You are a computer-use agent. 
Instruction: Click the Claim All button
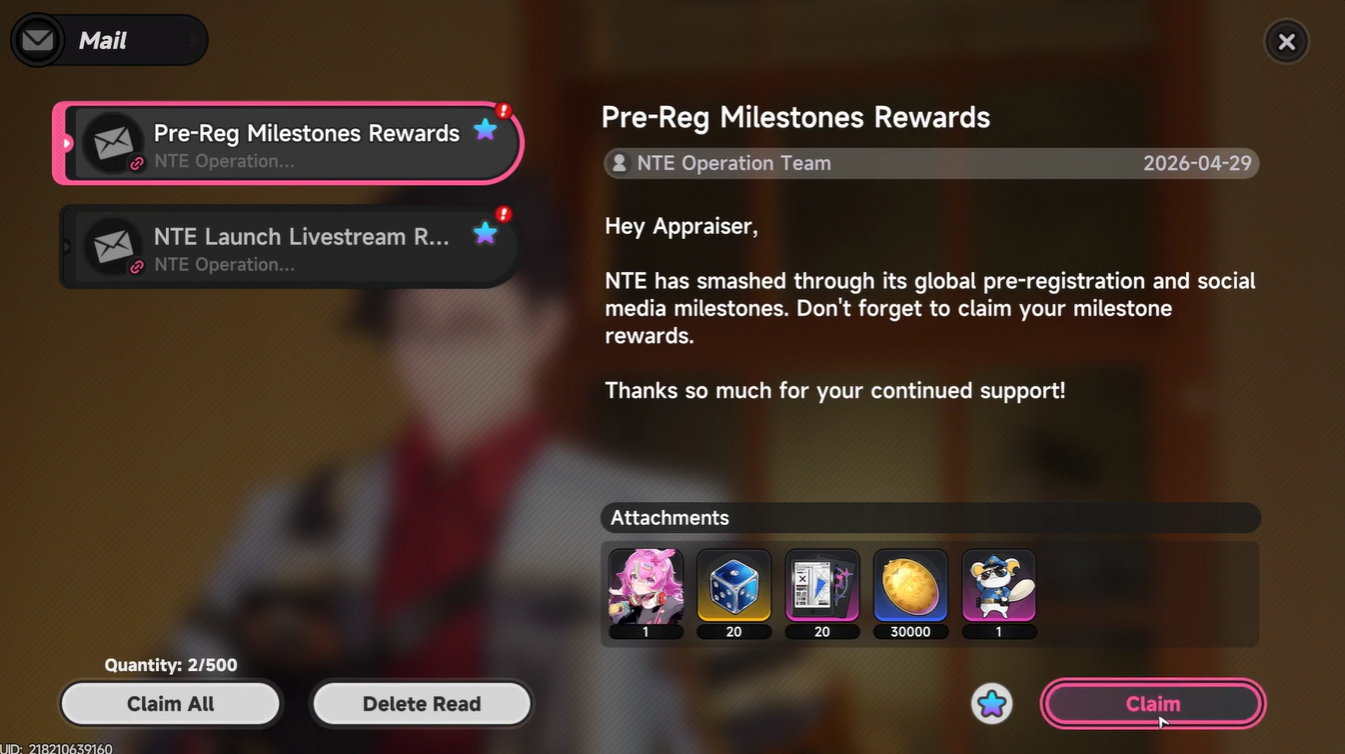pyautogui.click(x=170, y=703)
